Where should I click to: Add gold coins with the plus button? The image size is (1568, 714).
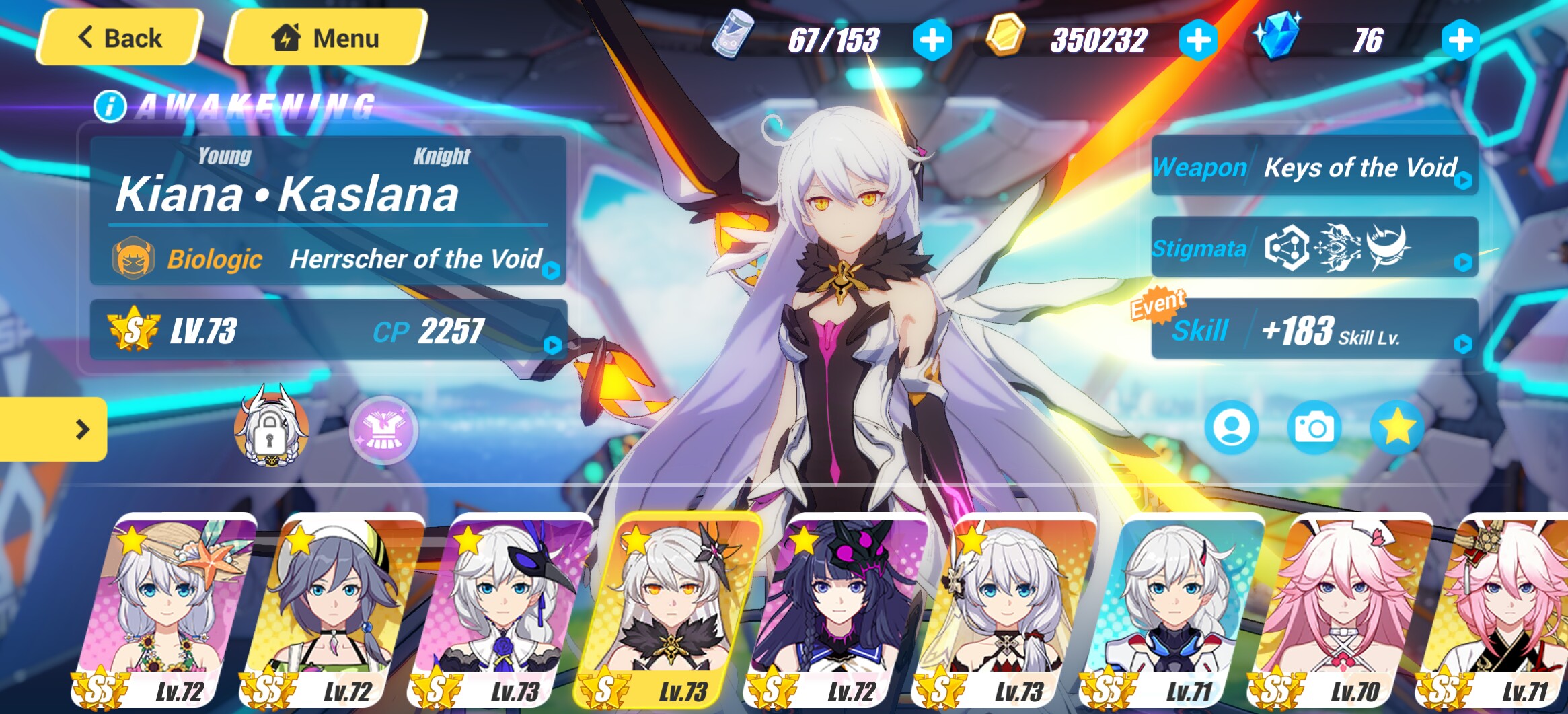point(1198,40)
